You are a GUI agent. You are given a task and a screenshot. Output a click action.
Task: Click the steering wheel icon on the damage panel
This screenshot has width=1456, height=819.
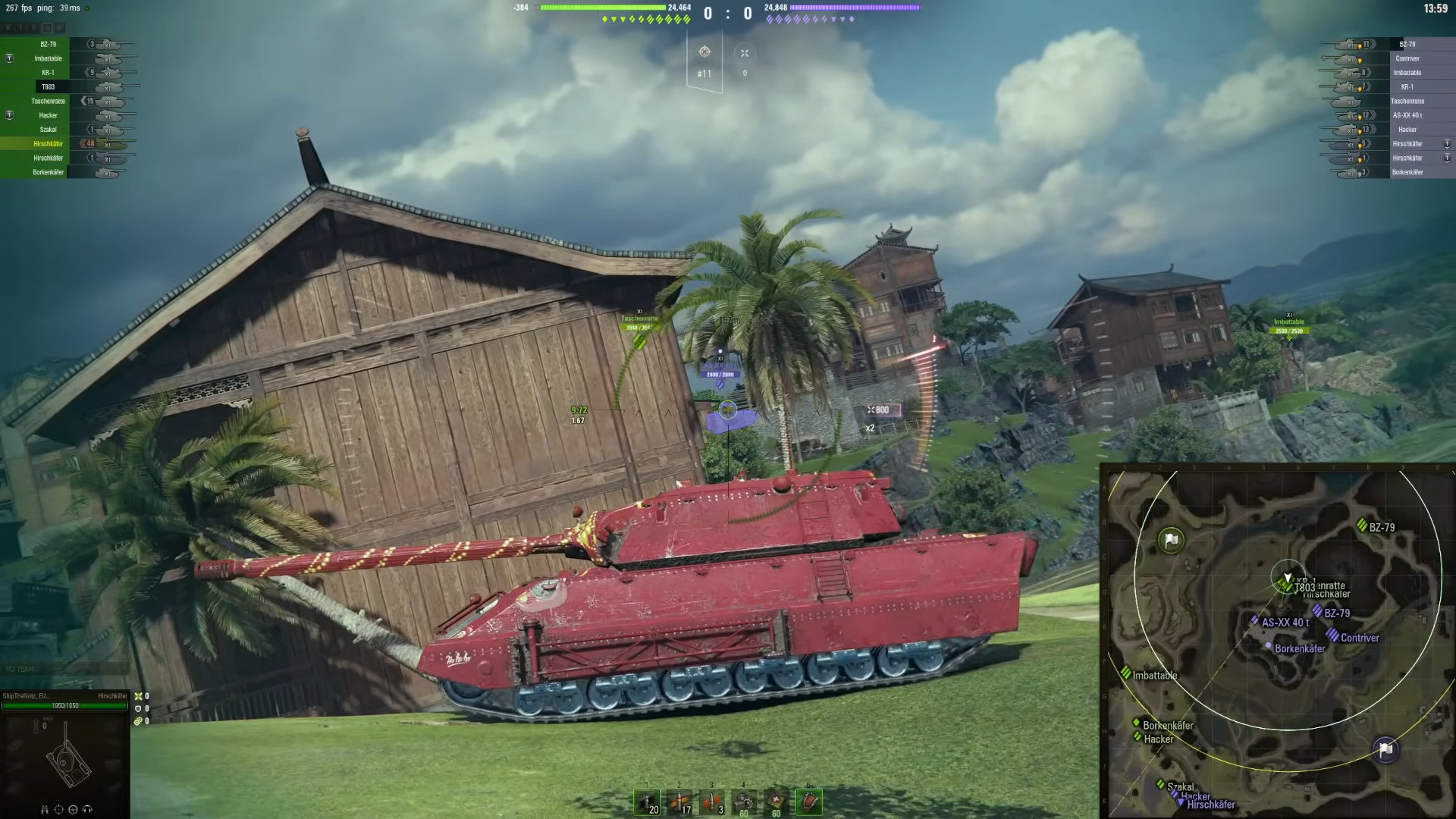72,810
